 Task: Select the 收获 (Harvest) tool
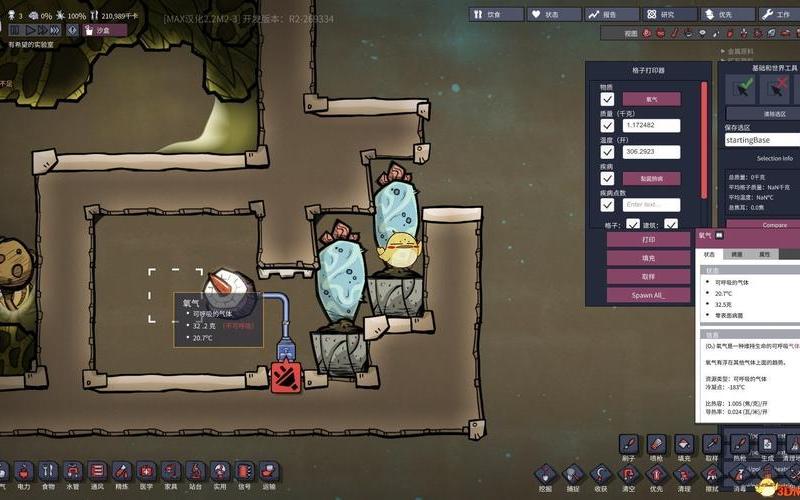pyautogui.click(x=601, y=473)
